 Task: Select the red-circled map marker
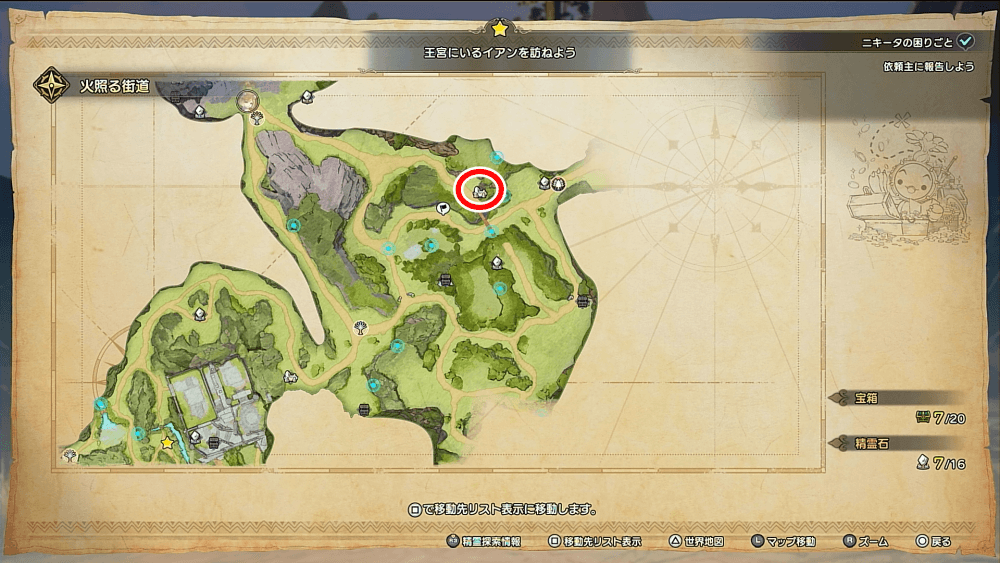coord(480,189)
